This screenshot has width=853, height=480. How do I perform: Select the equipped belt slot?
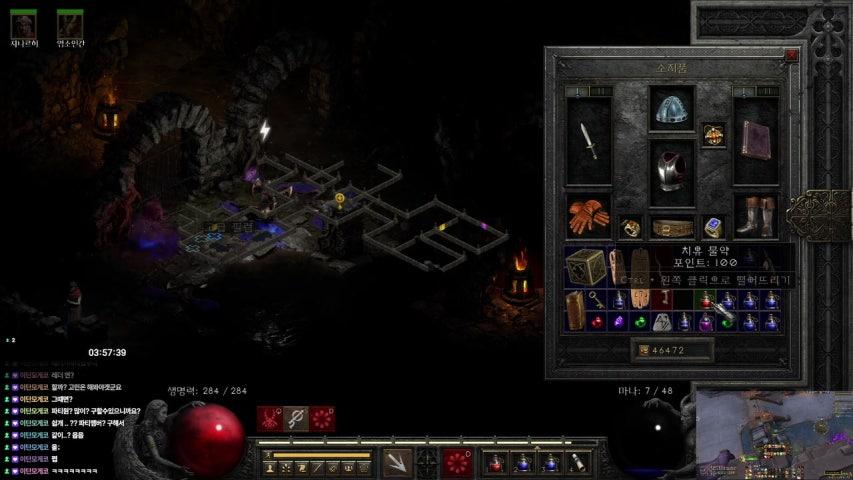(x=672, y=227)
